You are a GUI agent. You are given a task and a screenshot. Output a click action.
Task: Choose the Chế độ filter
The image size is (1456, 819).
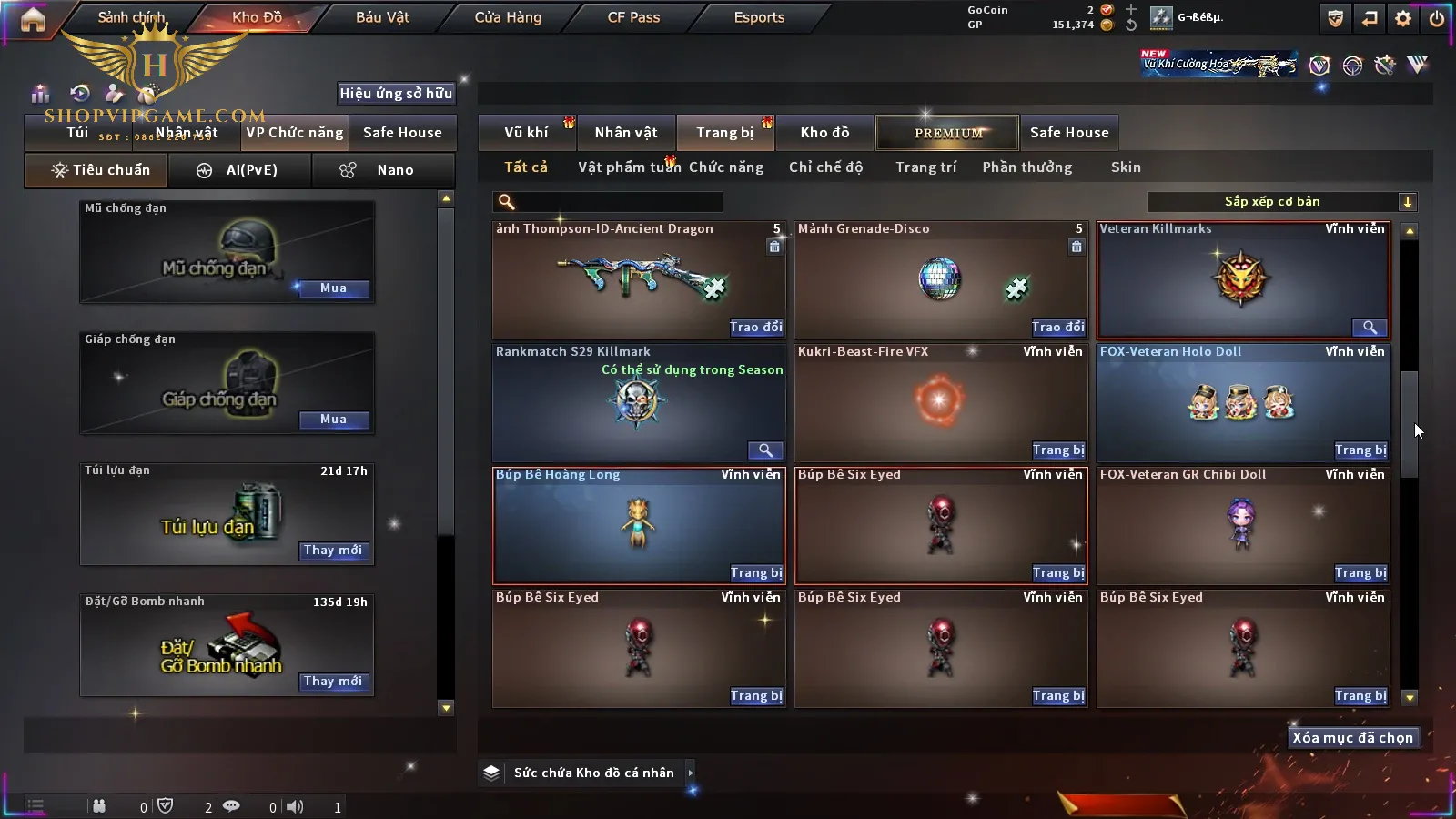point(825,167)
